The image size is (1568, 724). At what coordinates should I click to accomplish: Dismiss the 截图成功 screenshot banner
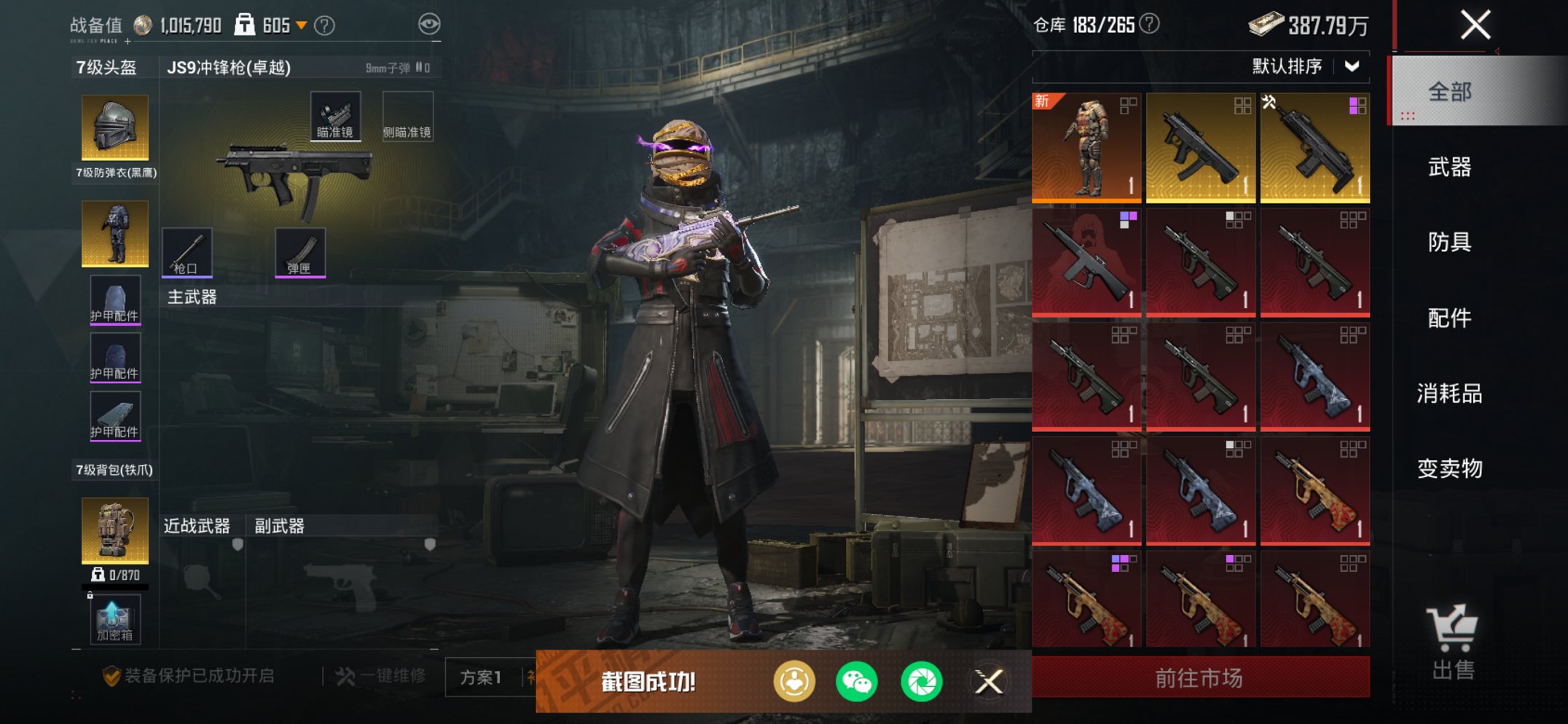(989, 682)
